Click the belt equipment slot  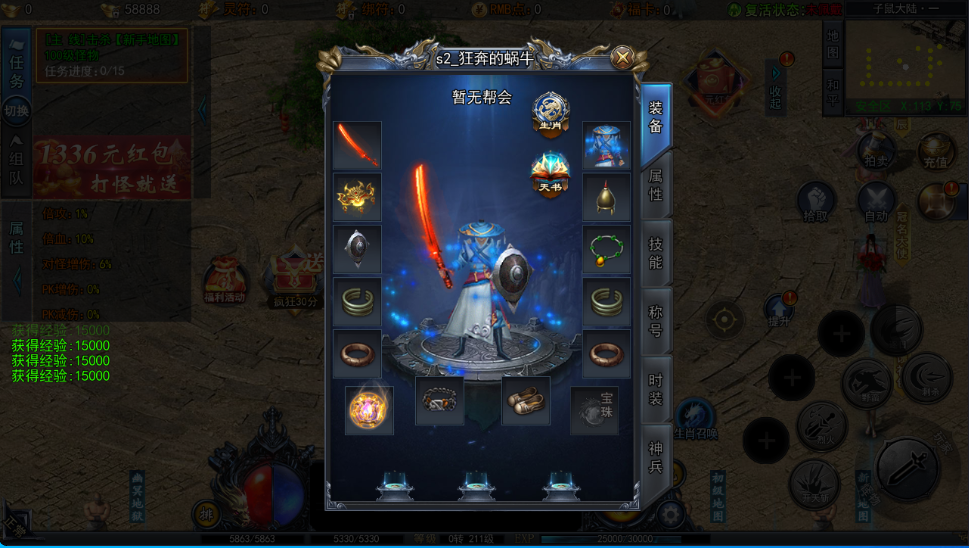439,401
